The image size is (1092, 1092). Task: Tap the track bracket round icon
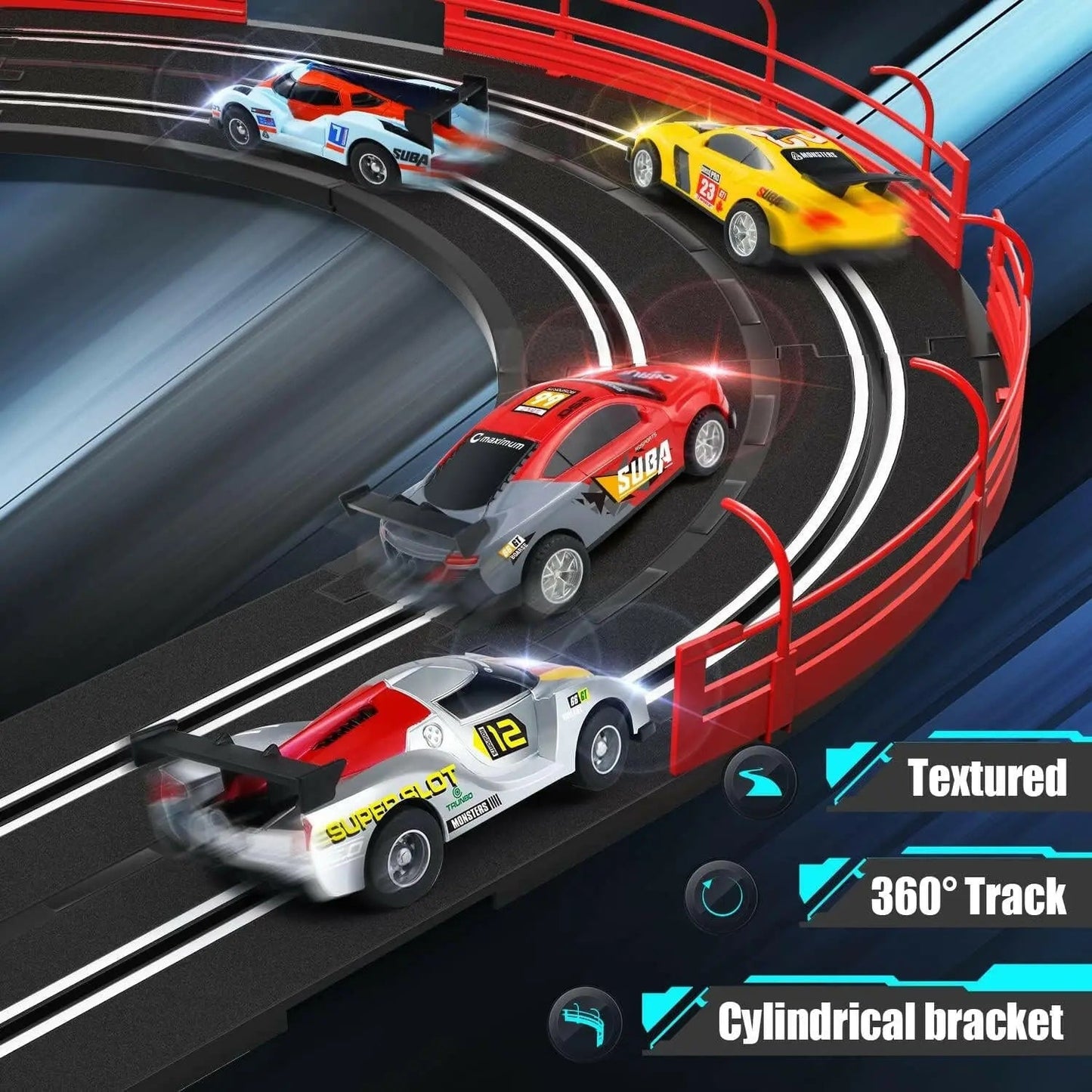pos(586,1022)
